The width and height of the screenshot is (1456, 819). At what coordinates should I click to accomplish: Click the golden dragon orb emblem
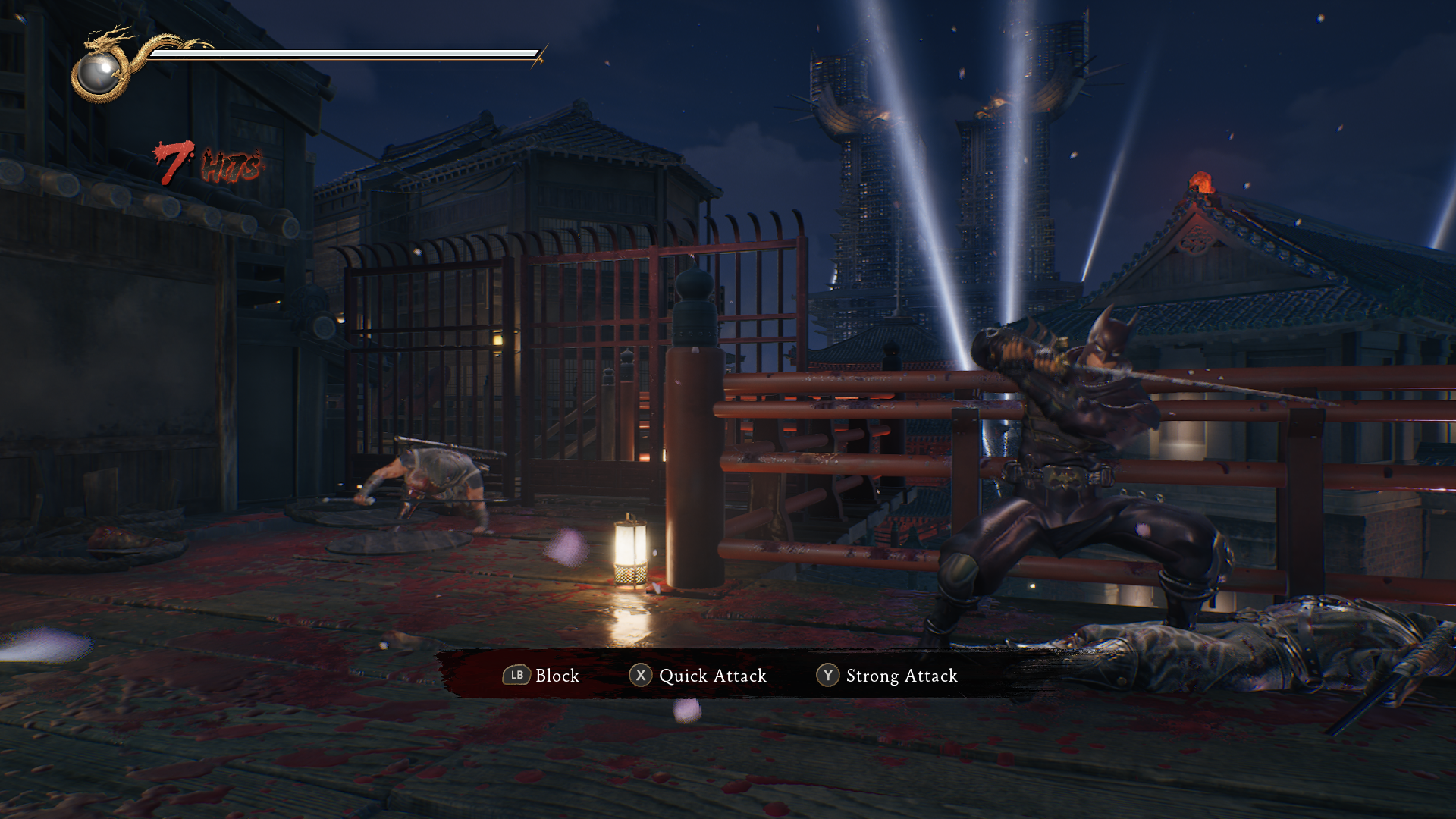tap(99, 73)
